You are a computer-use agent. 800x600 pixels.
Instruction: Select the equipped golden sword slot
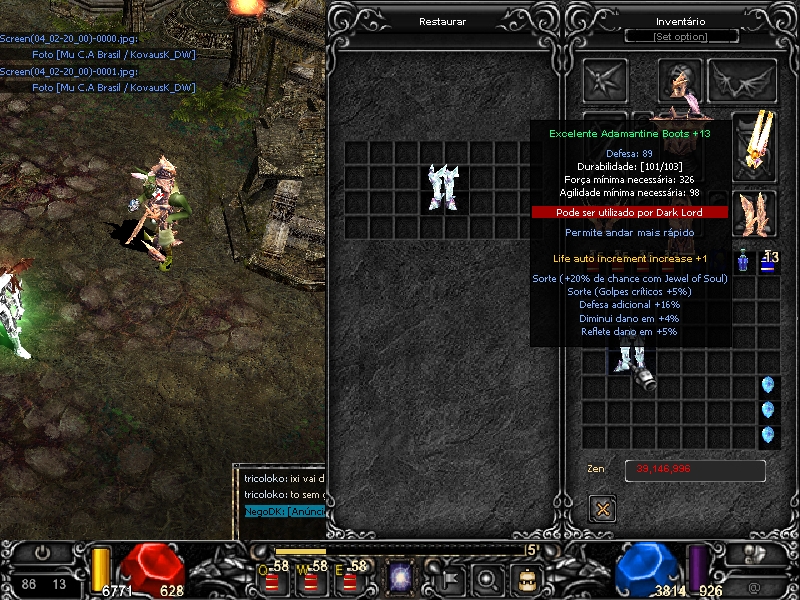tap(755, 142)
